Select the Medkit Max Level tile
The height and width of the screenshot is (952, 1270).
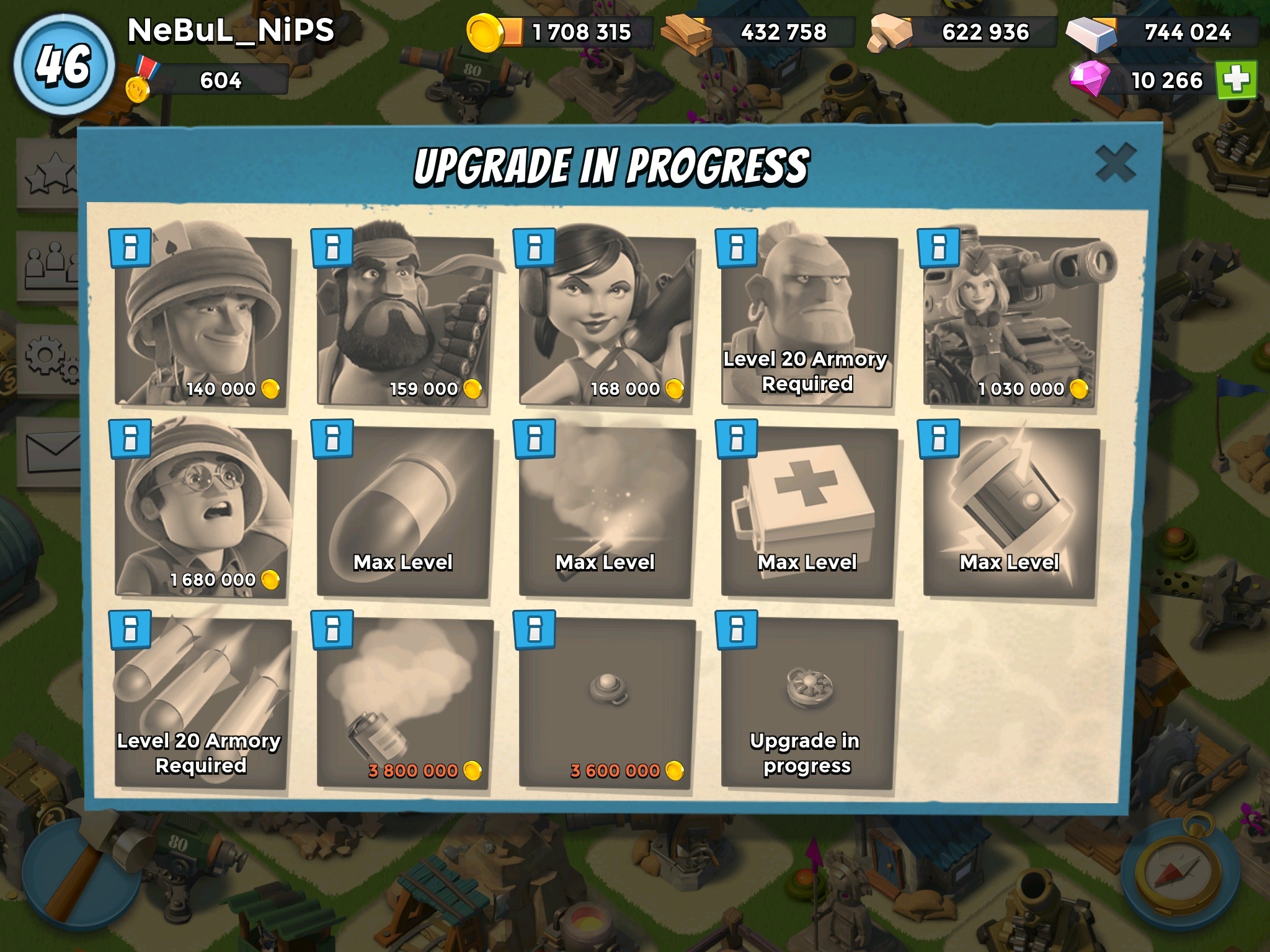tap(809, 512)
